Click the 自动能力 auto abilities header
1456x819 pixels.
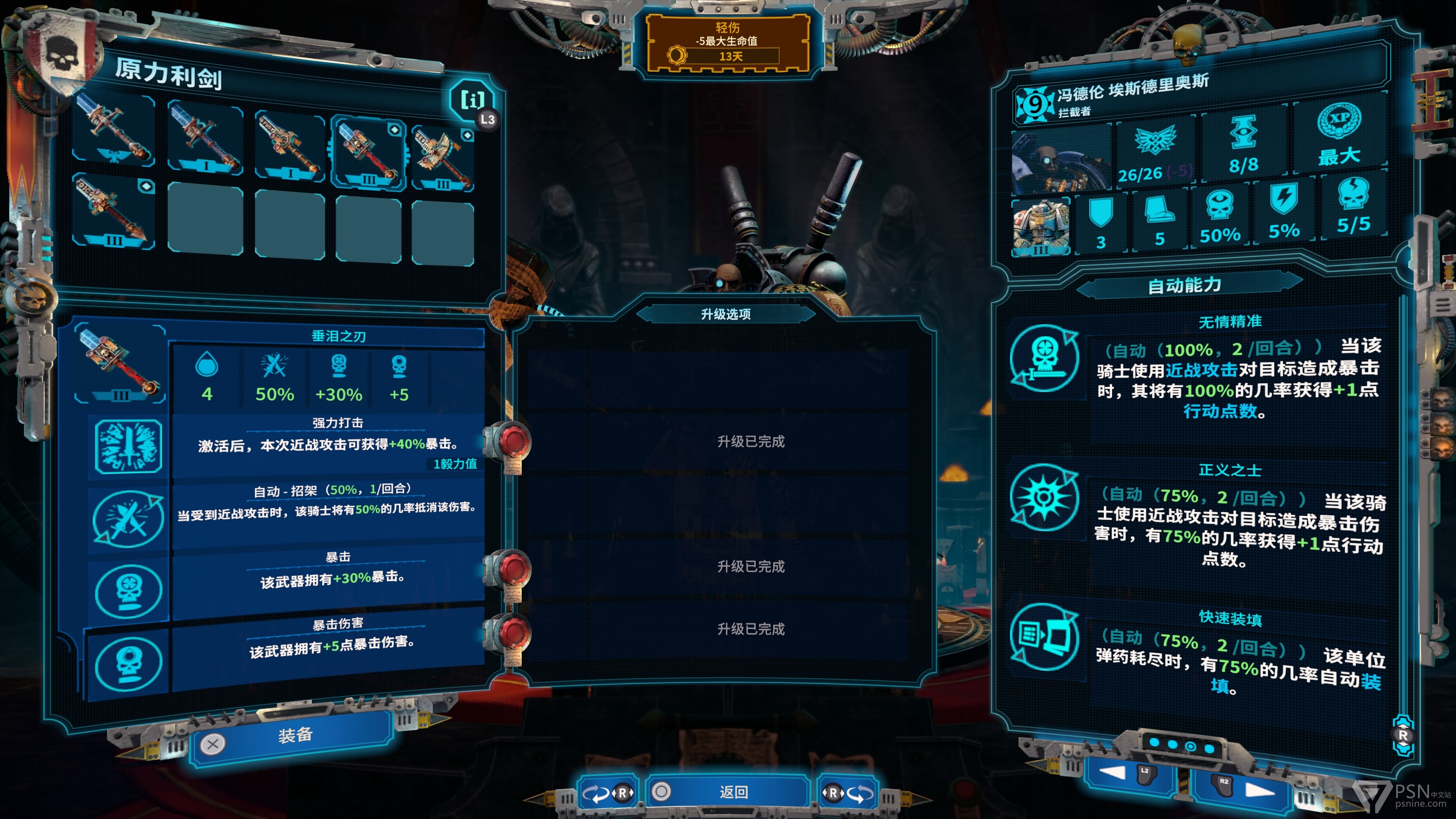1185,286
